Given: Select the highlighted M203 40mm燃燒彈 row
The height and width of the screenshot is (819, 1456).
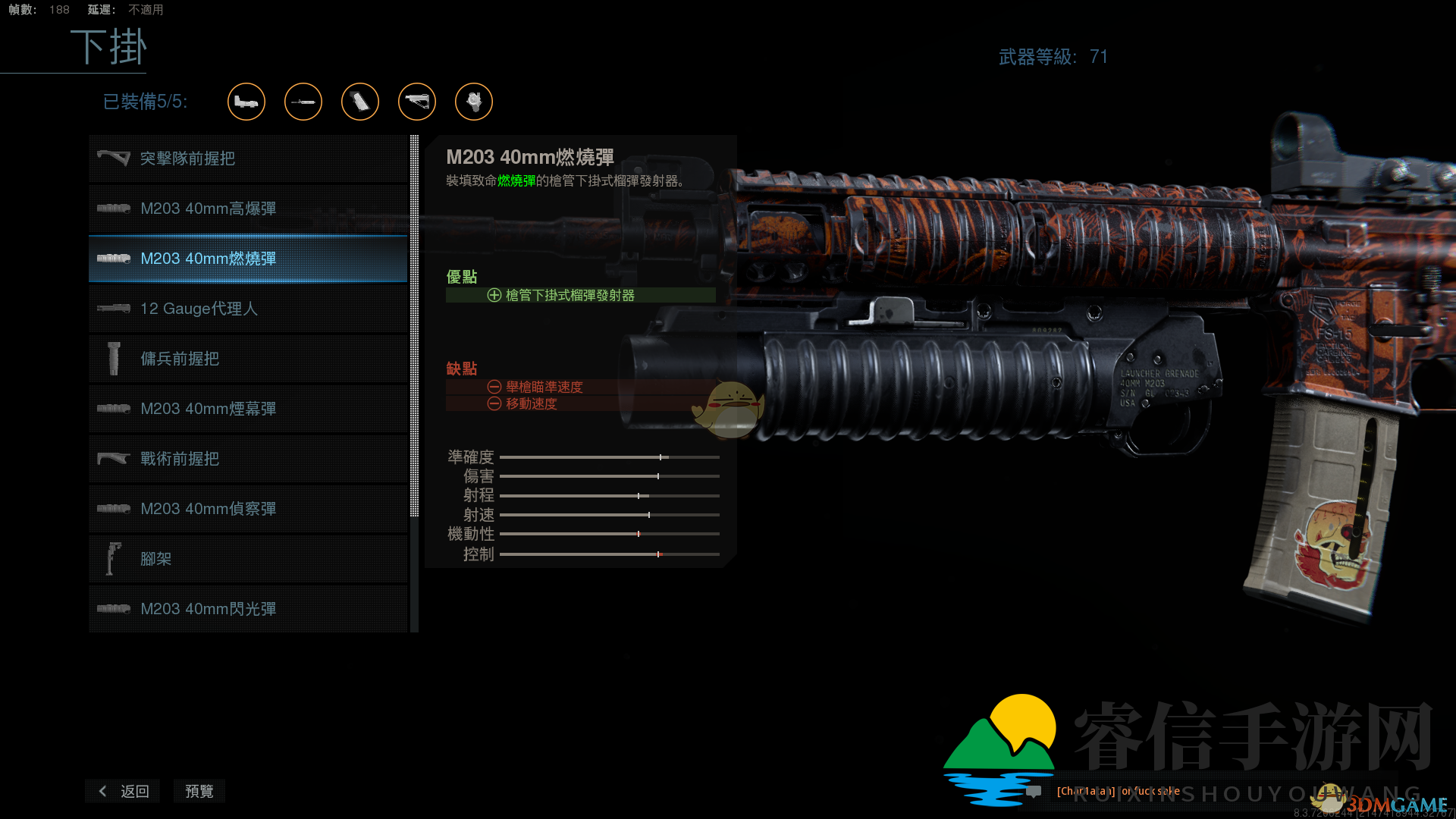Looking at the screenshot, I should point(248,259).
